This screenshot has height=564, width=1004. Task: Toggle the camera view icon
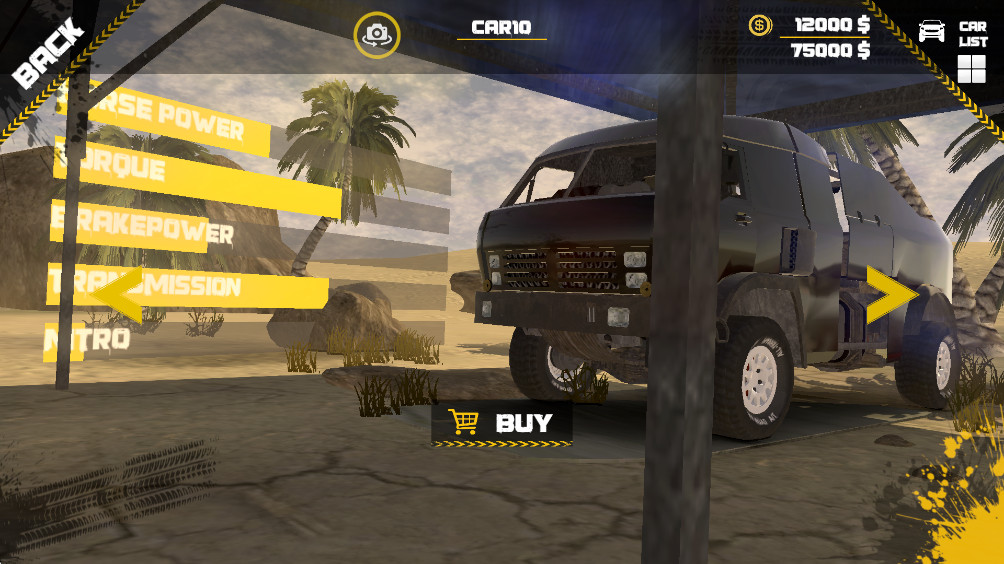click(377, 34)
